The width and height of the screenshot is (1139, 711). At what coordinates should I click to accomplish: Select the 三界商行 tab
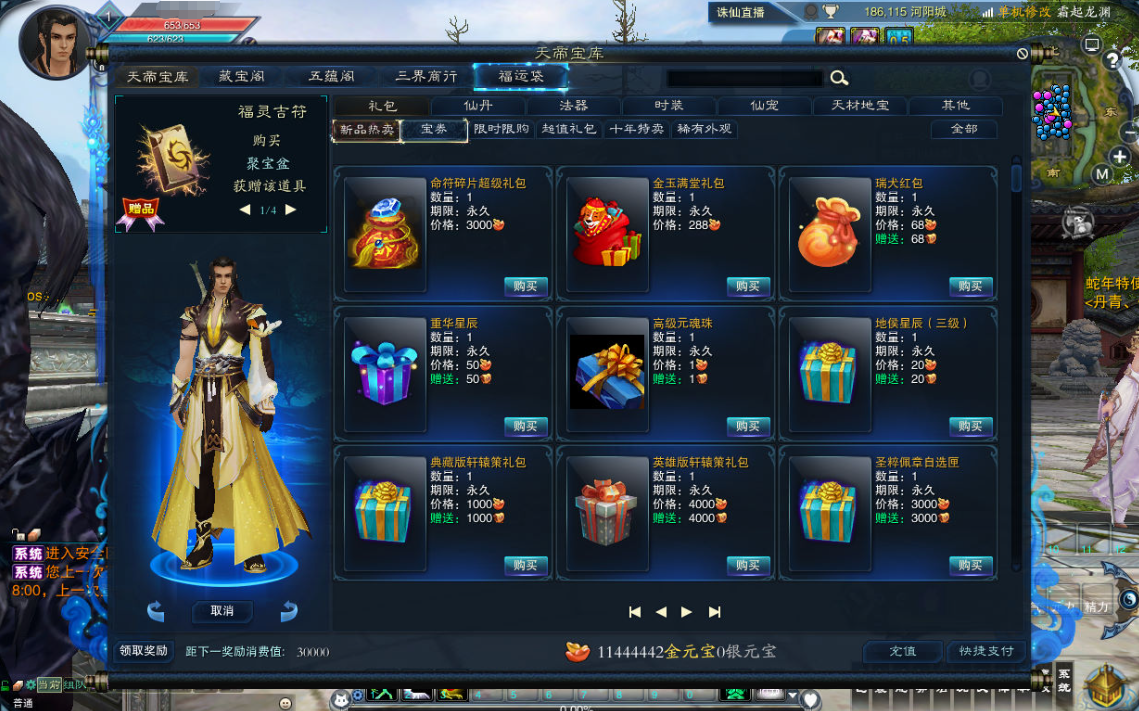tap(426, 77)
